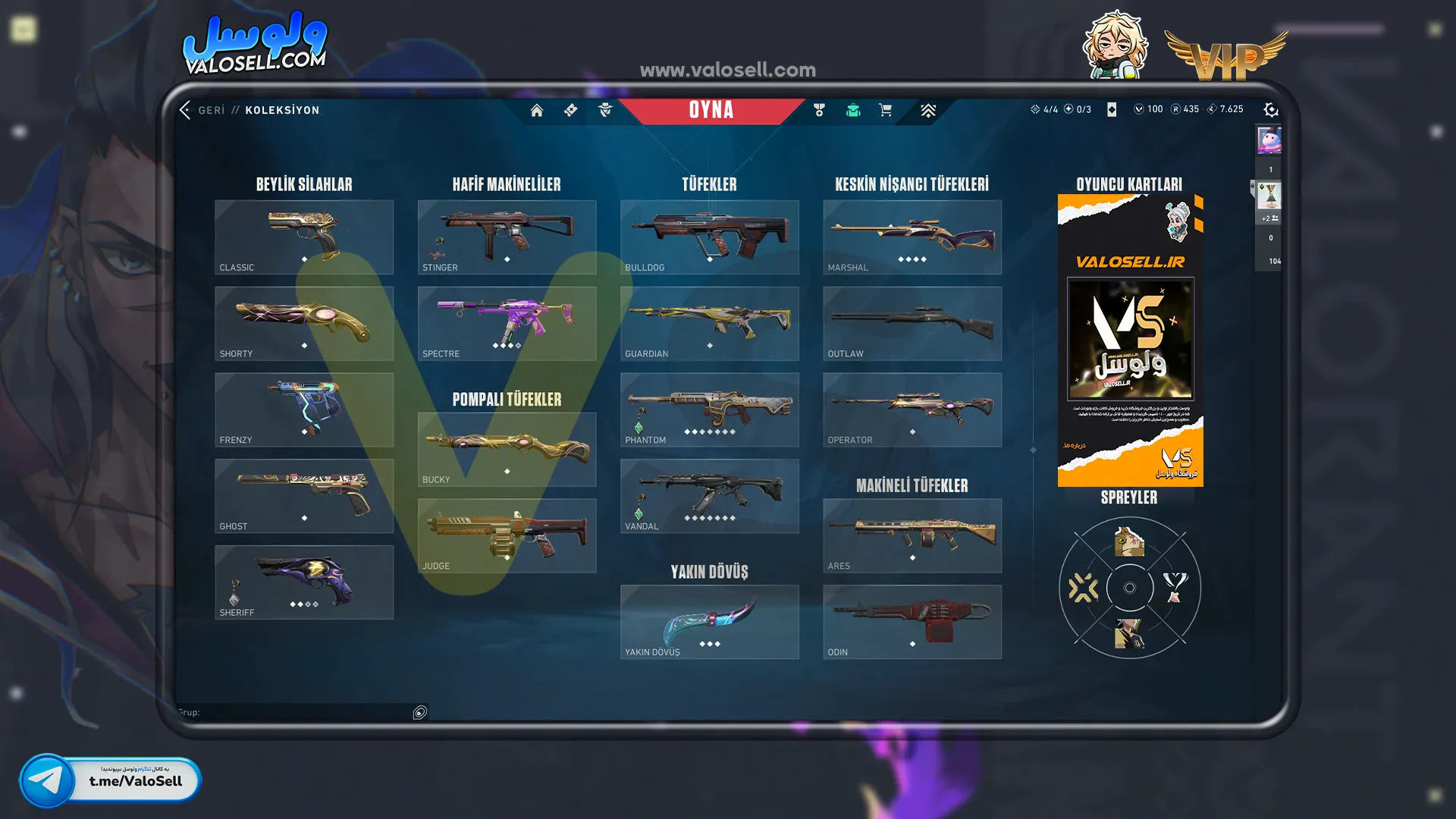Open the Ghost pistol slot
This screenshot has height=819, width=1456.
coord(304,496)
